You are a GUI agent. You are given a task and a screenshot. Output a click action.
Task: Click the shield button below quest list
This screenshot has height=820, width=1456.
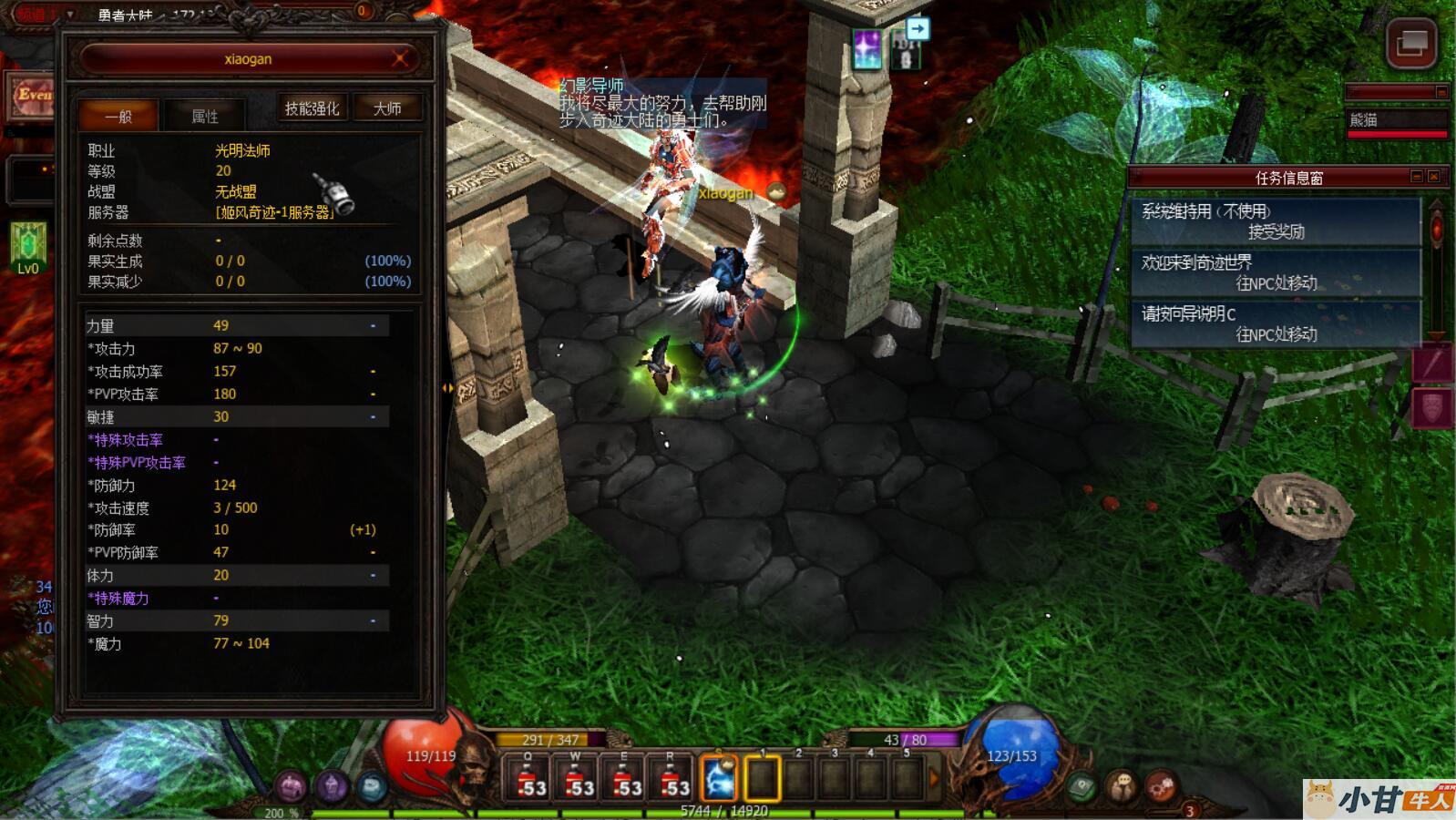tap(1431, 407)
